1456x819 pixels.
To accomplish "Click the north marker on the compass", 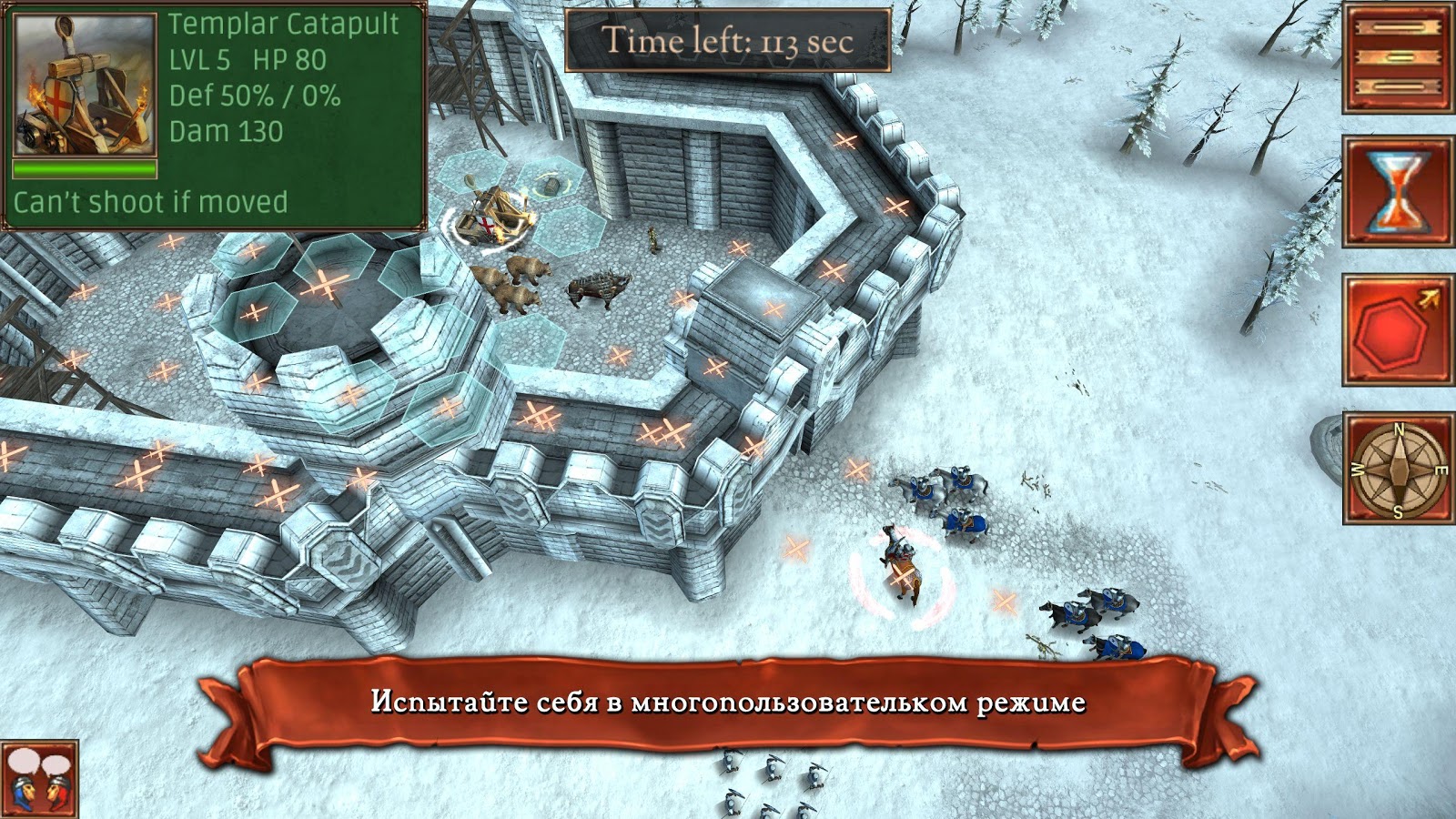I will [x=1399, y=428].
